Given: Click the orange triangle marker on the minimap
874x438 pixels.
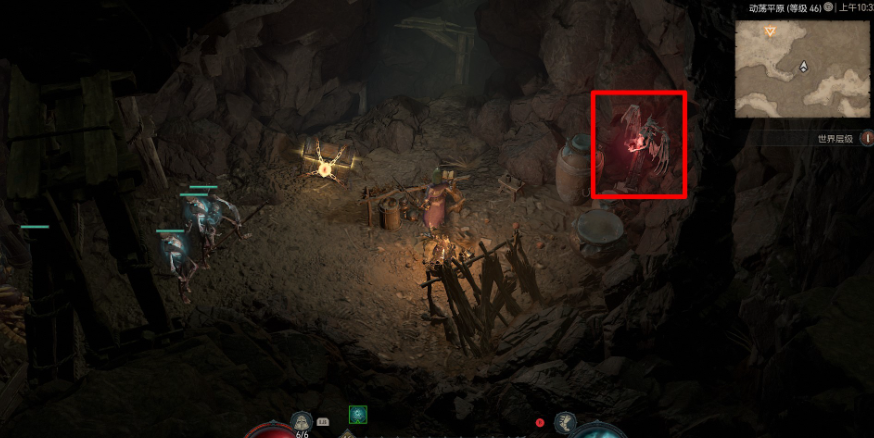Looking at the screenshot, I should coord(769,32).
